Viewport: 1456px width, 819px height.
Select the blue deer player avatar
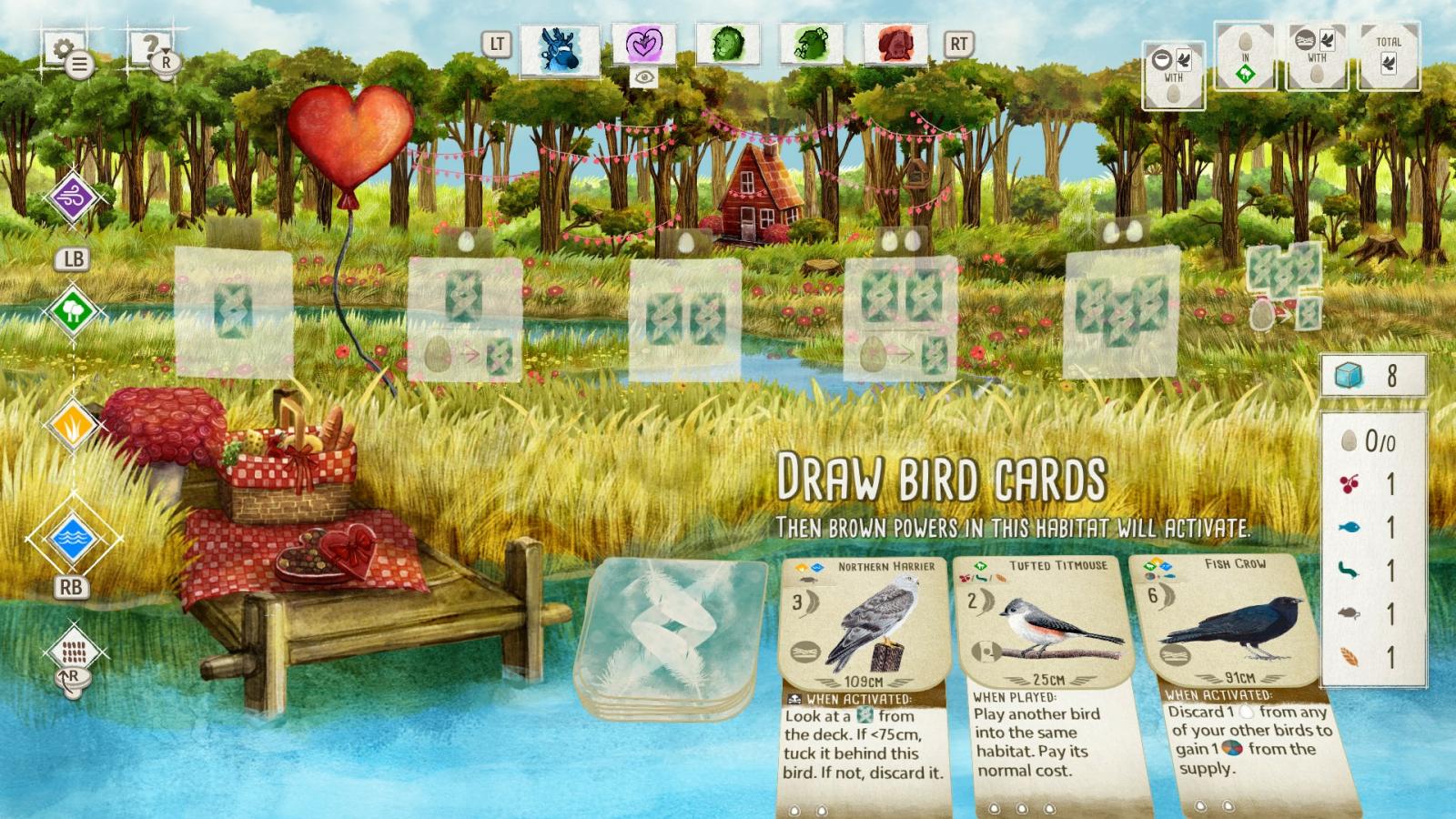560,46
